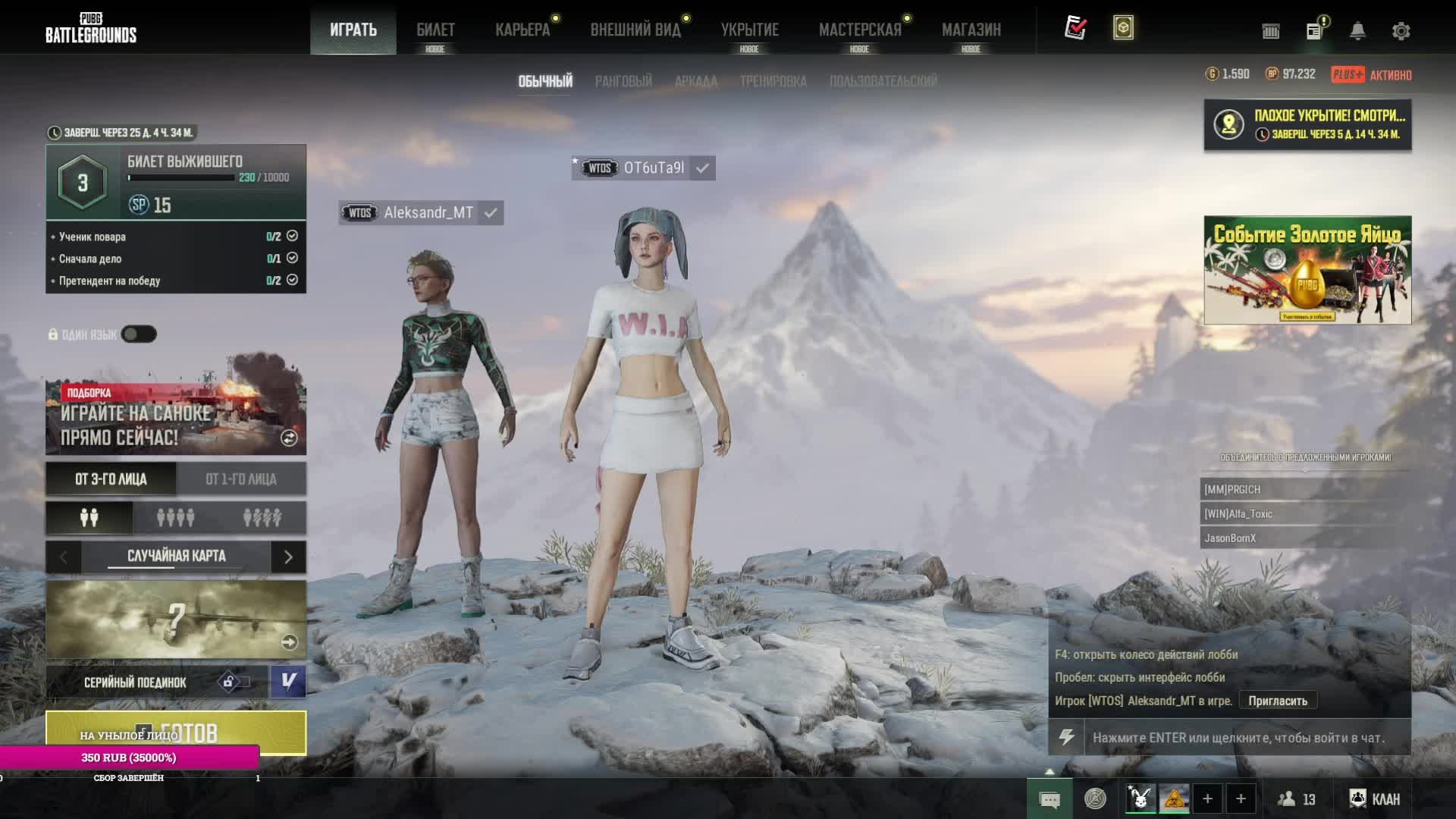Click the yellow Готов ready button
The height and width of the screenshot is (819, 1456).
176,732
